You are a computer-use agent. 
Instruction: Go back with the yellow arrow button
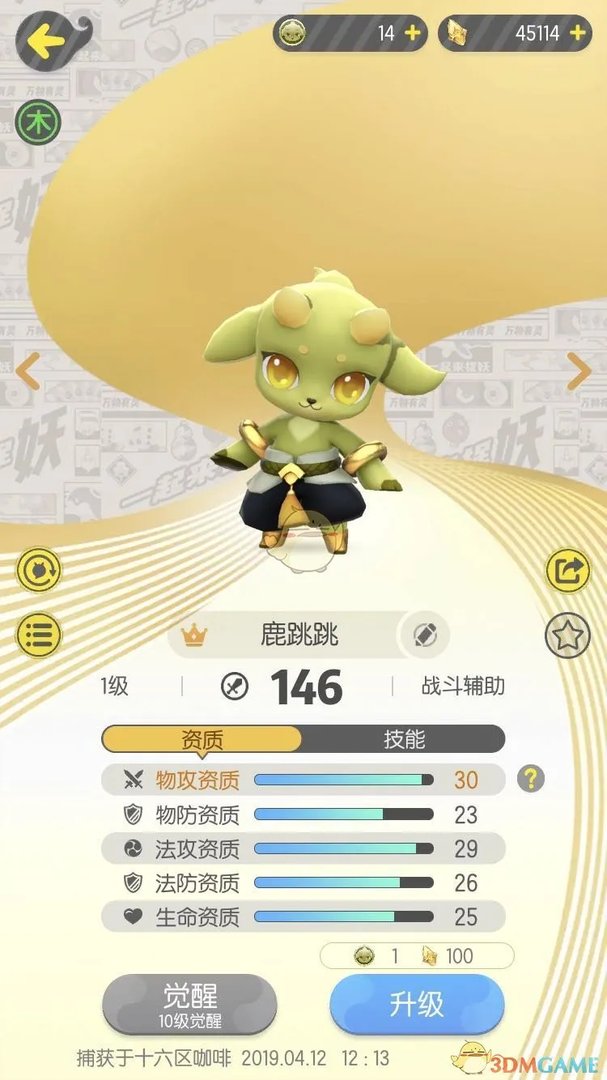(46, 41)
